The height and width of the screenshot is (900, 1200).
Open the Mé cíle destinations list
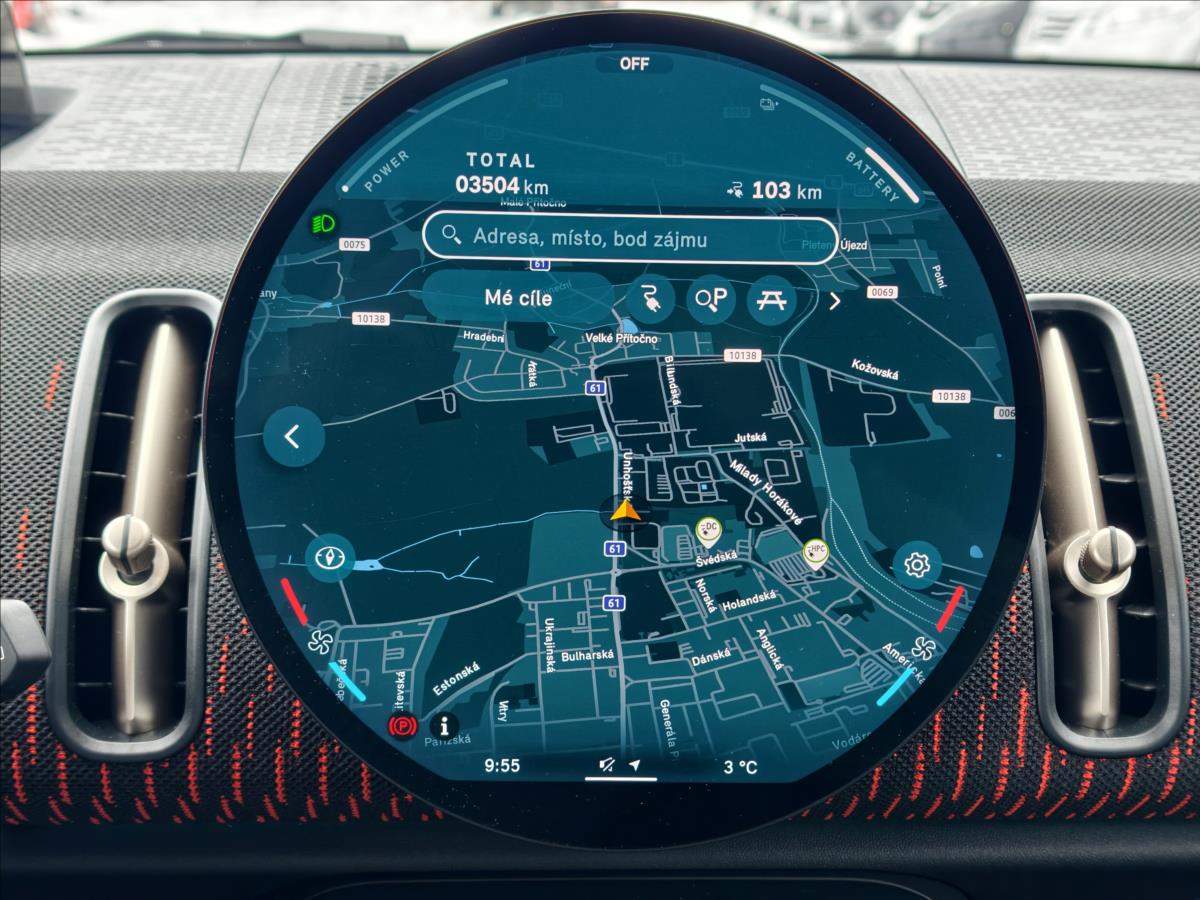point(517,298)
